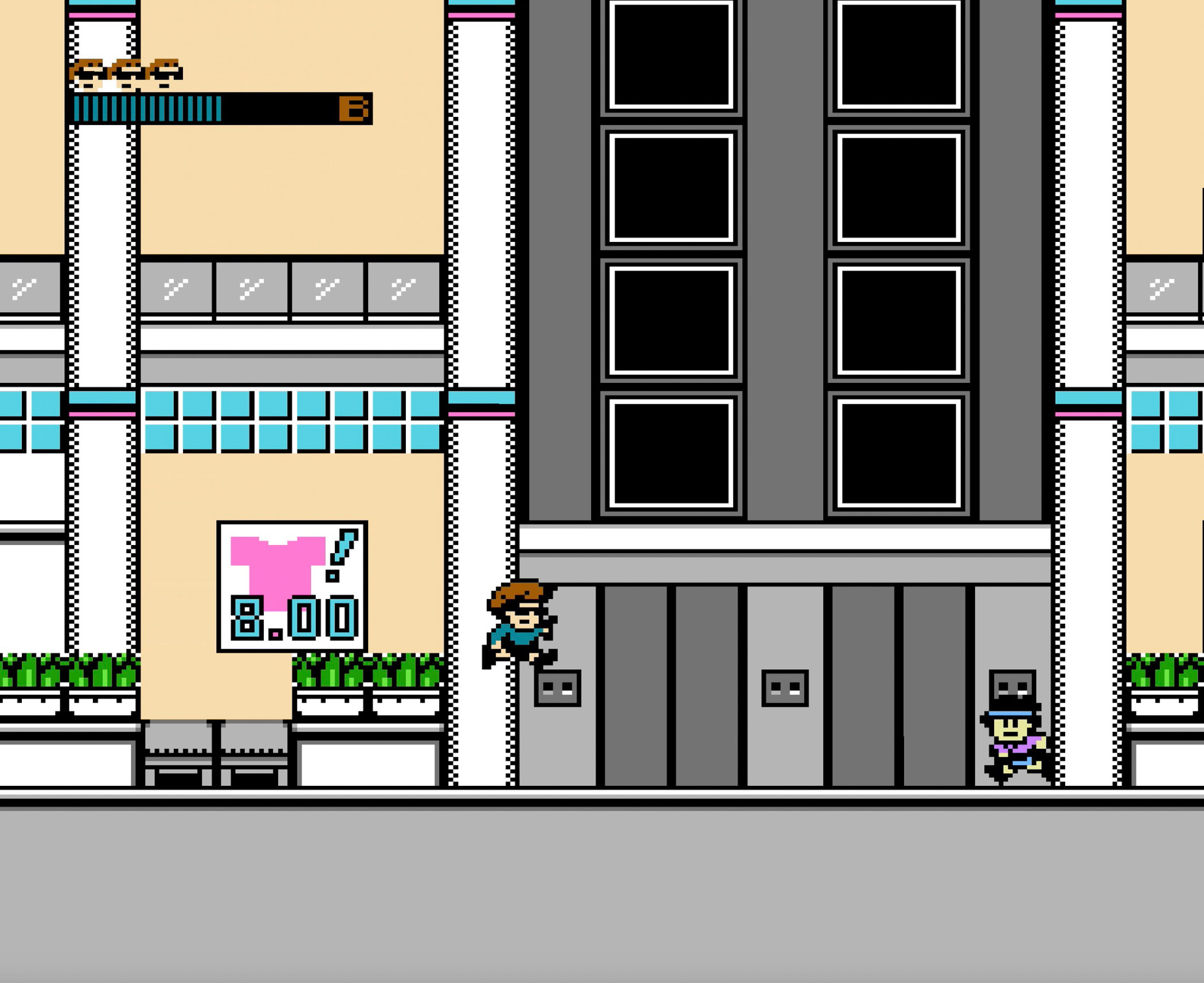Click the striped teal health meter bar
Viewport: 1204px width, 983px height.
click(149, 109)
